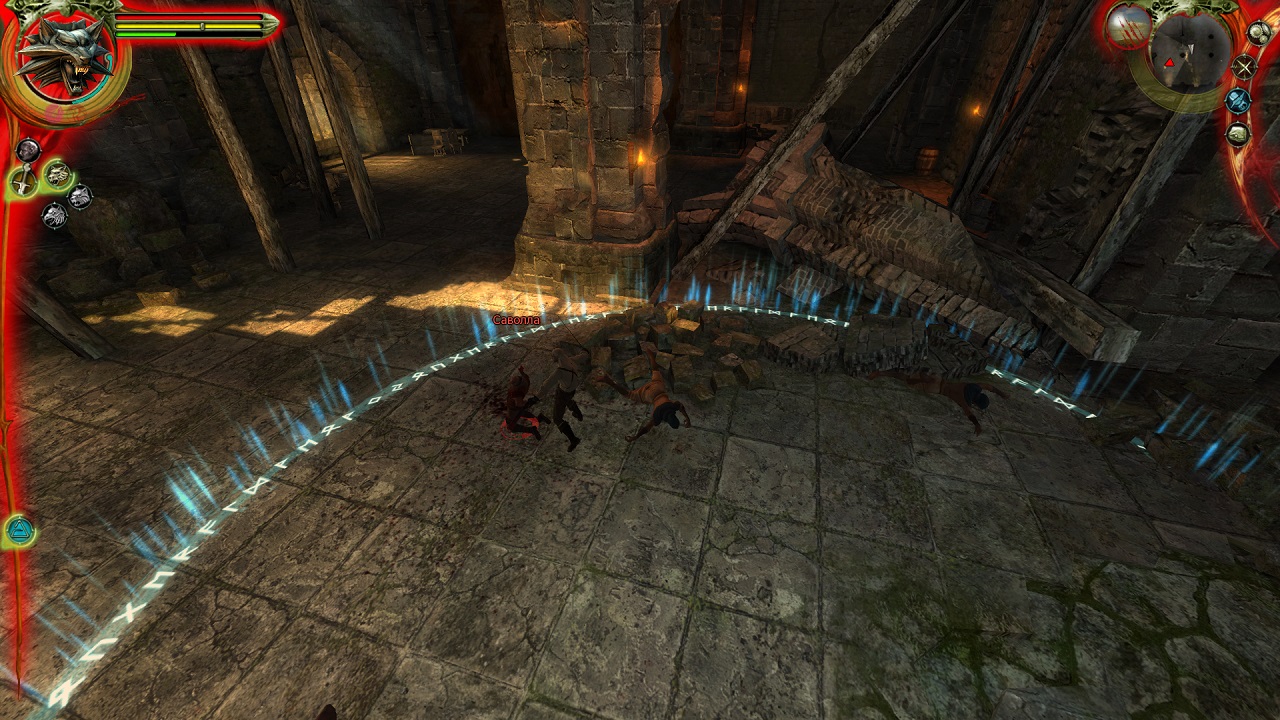Switch to the griffin-head combat style
The height and width of the screenshot is (720, 1280).
pos(54,215)
